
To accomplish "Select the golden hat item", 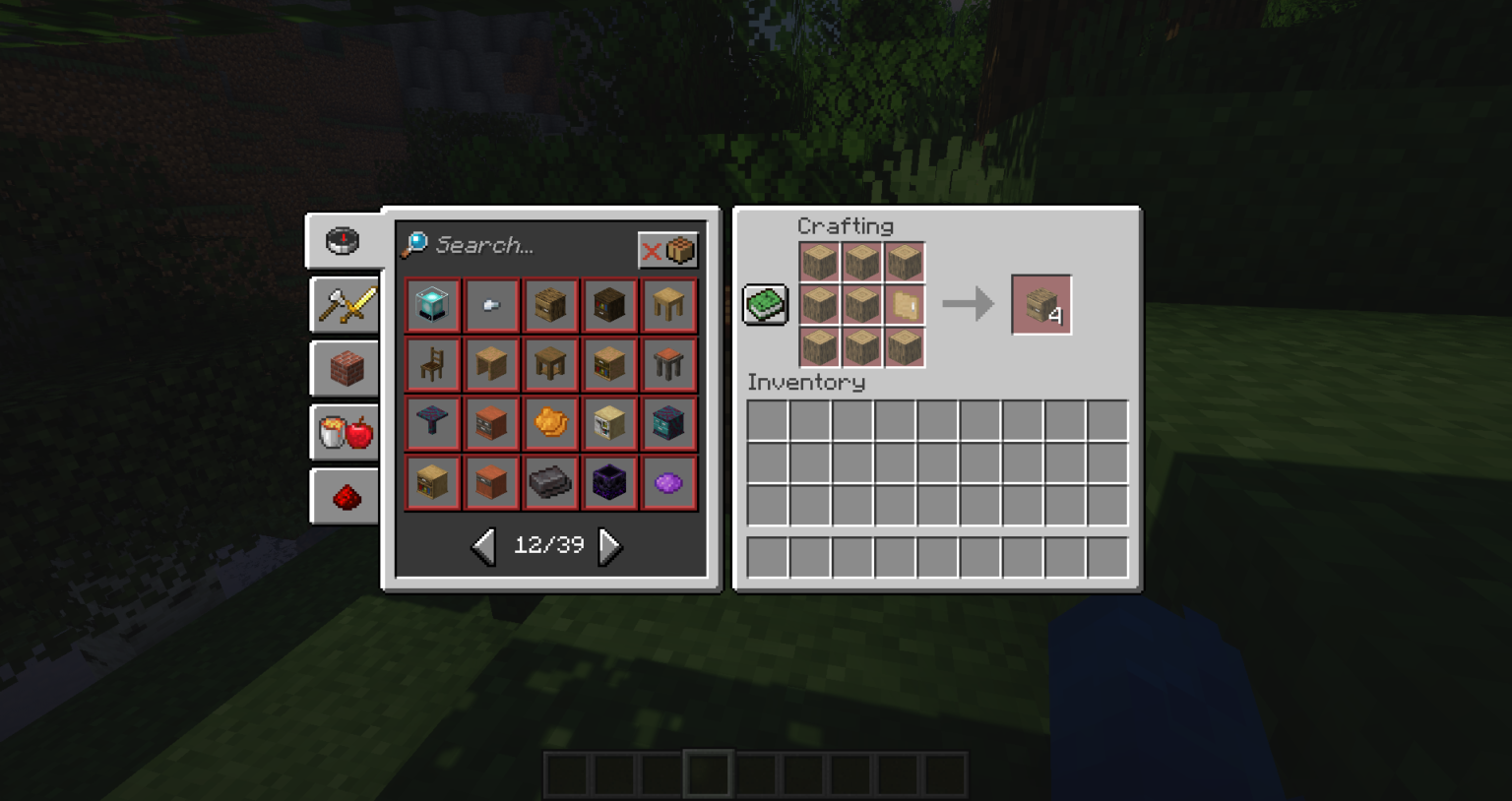I will 550,423.
